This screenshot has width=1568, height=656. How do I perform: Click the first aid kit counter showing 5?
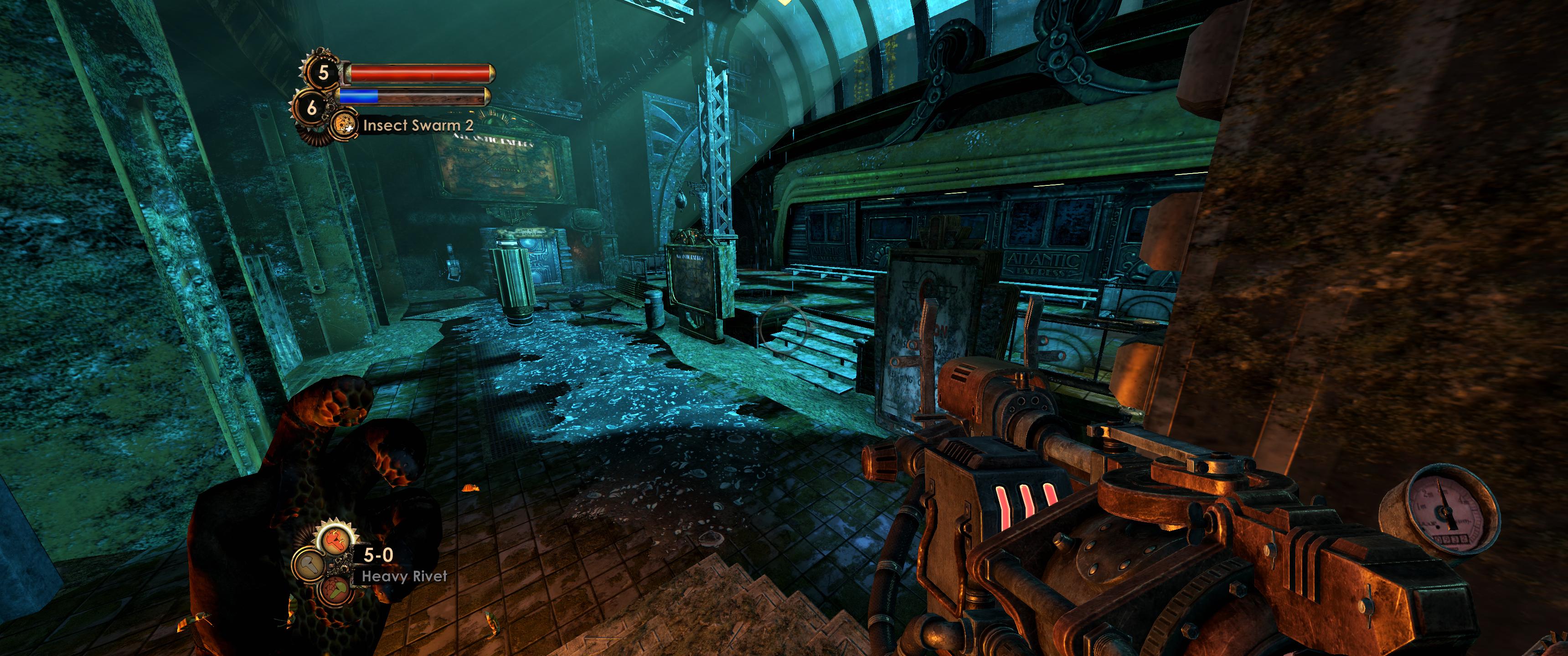(x=323, y=73)
